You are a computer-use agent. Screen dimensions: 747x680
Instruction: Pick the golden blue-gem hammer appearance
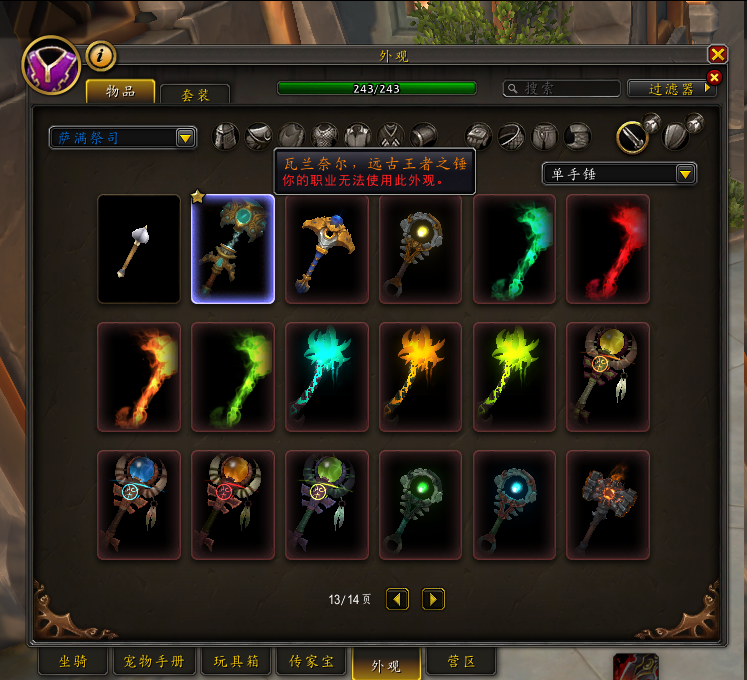click(327, 249)
